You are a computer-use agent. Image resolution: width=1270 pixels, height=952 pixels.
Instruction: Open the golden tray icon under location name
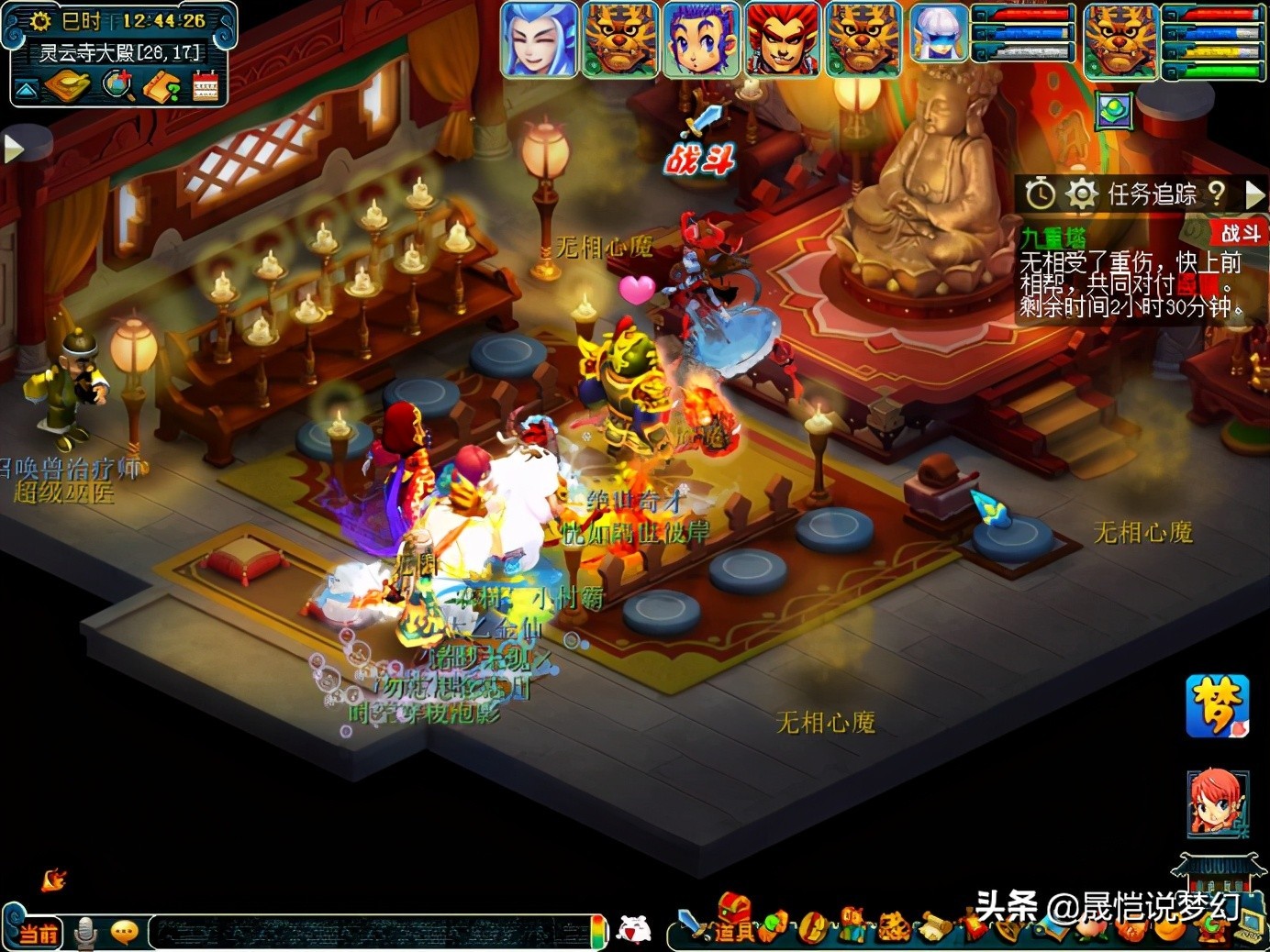[68, 87]
